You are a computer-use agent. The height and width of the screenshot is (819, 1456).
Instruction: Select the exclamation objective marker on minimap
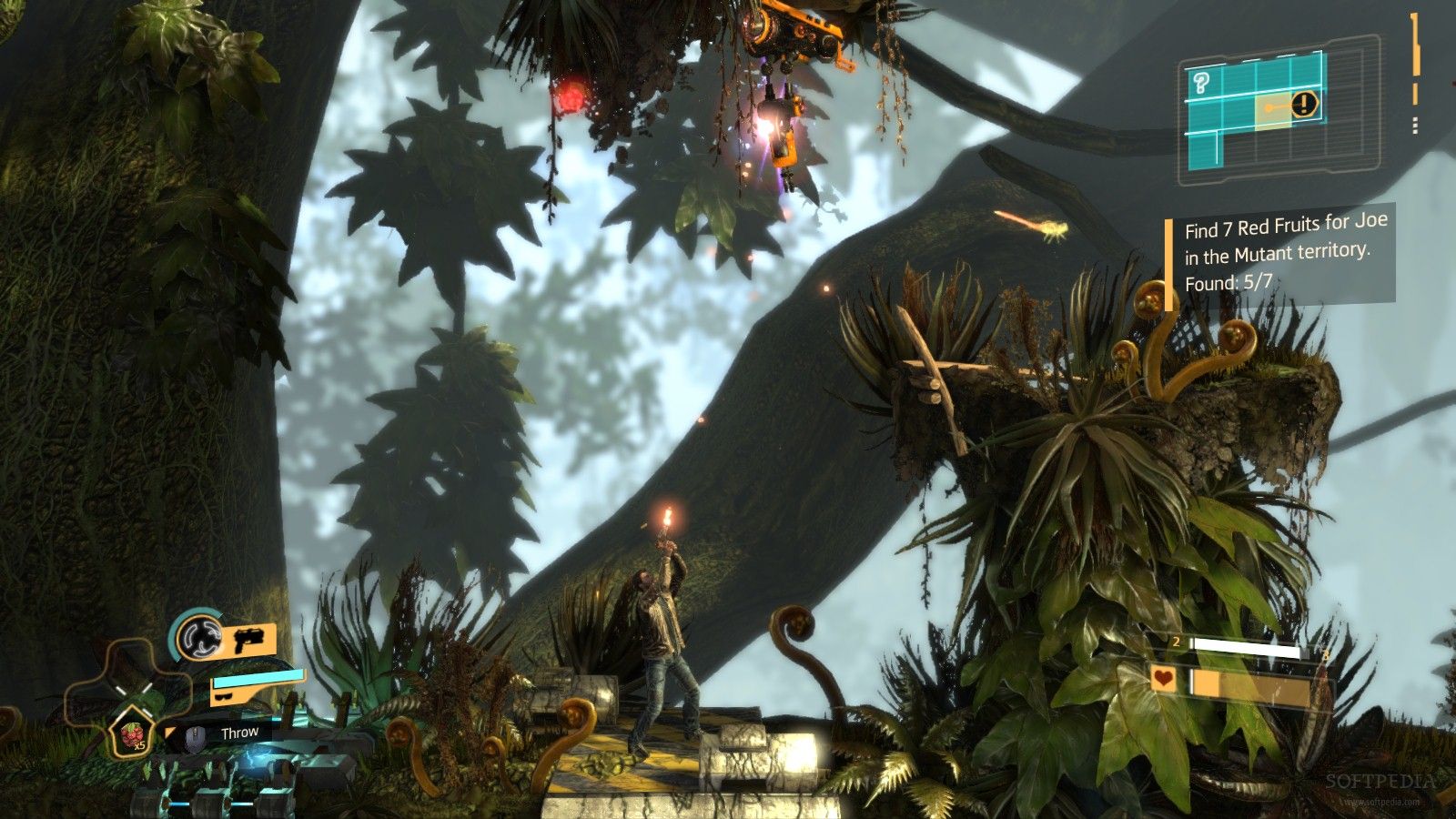click(1304, 104)
